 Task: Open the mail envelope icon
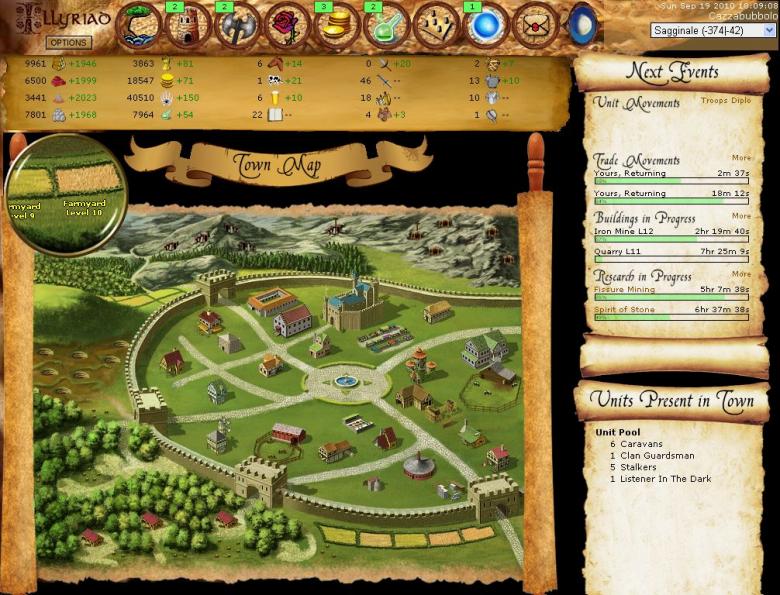coord(538,27)
